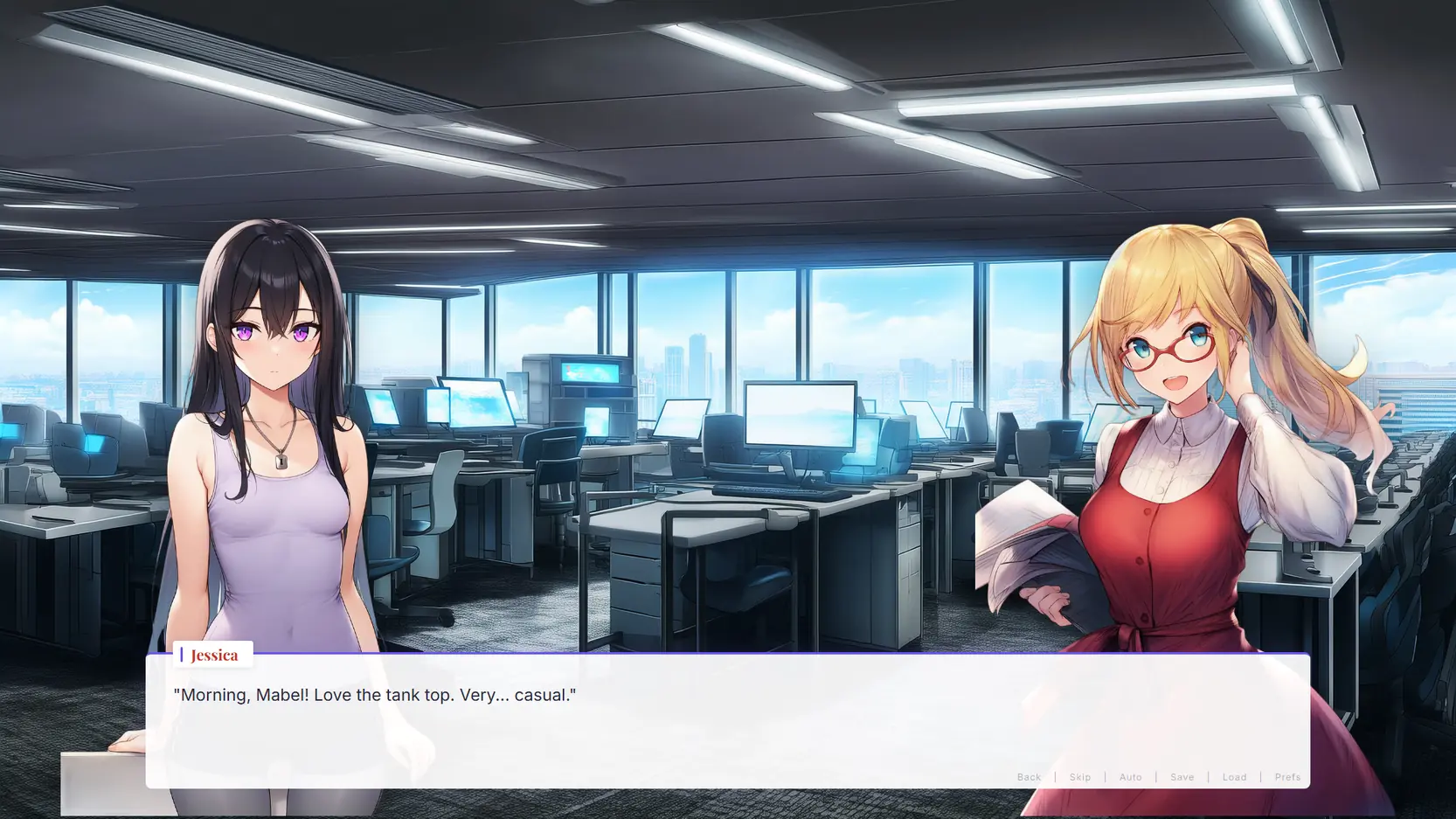Image resolution: width=1456 pixels, height=819 pixels.
Task: Toggle Auto dialogue advance
Action: click(1130, 777)
